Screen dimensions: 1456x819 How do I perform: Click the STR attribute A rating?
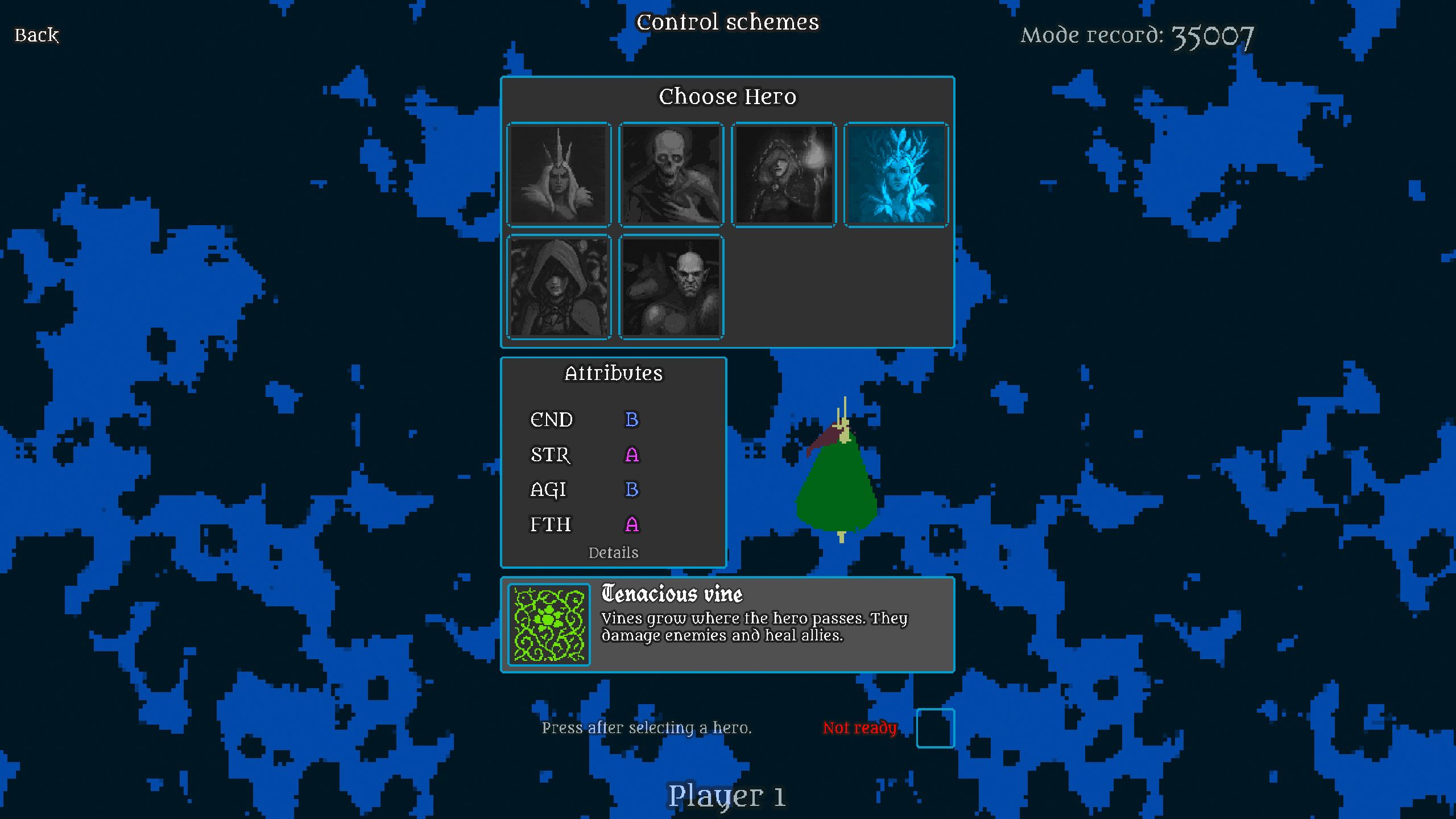631,455
